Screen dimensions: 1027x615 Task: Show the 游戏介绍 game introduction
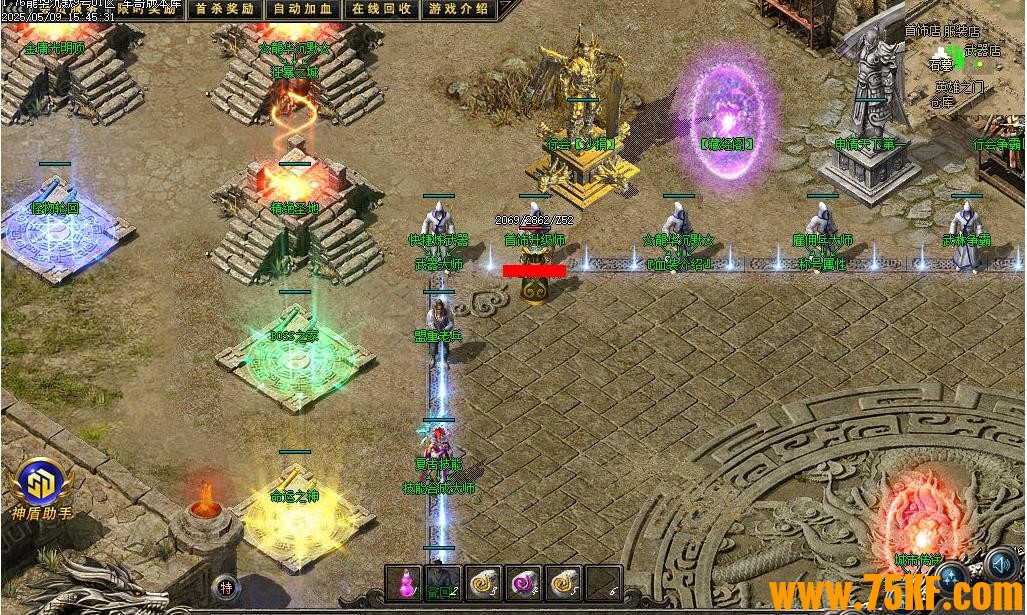point(458,9)
